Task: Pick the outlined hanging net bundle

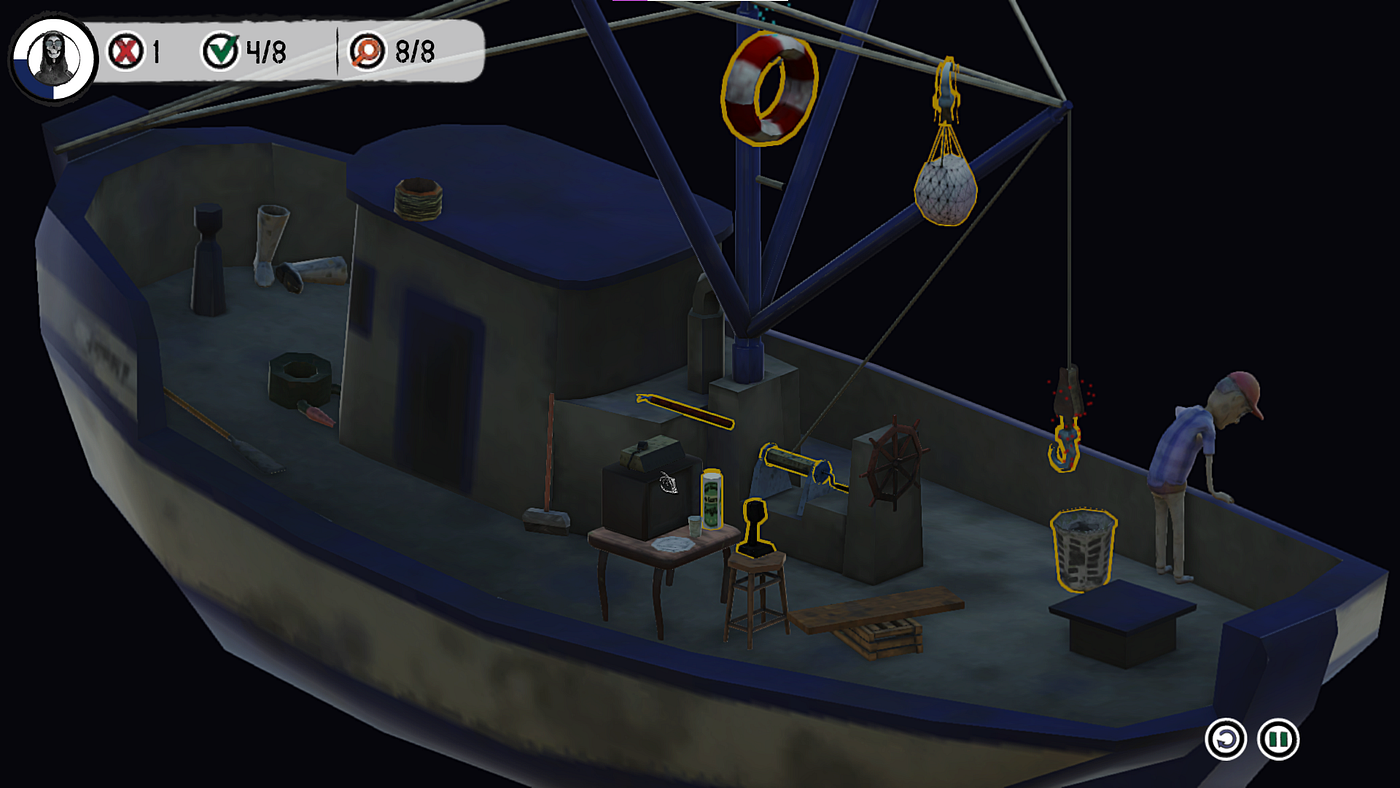Action: 945,185
